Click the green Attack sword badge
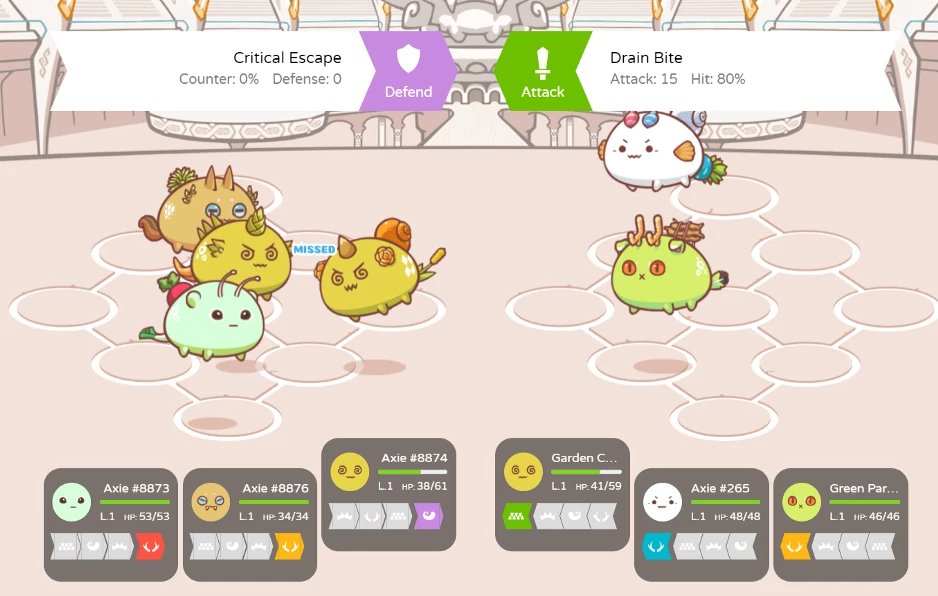The image size is (938, 596). (x=543, y=70)
